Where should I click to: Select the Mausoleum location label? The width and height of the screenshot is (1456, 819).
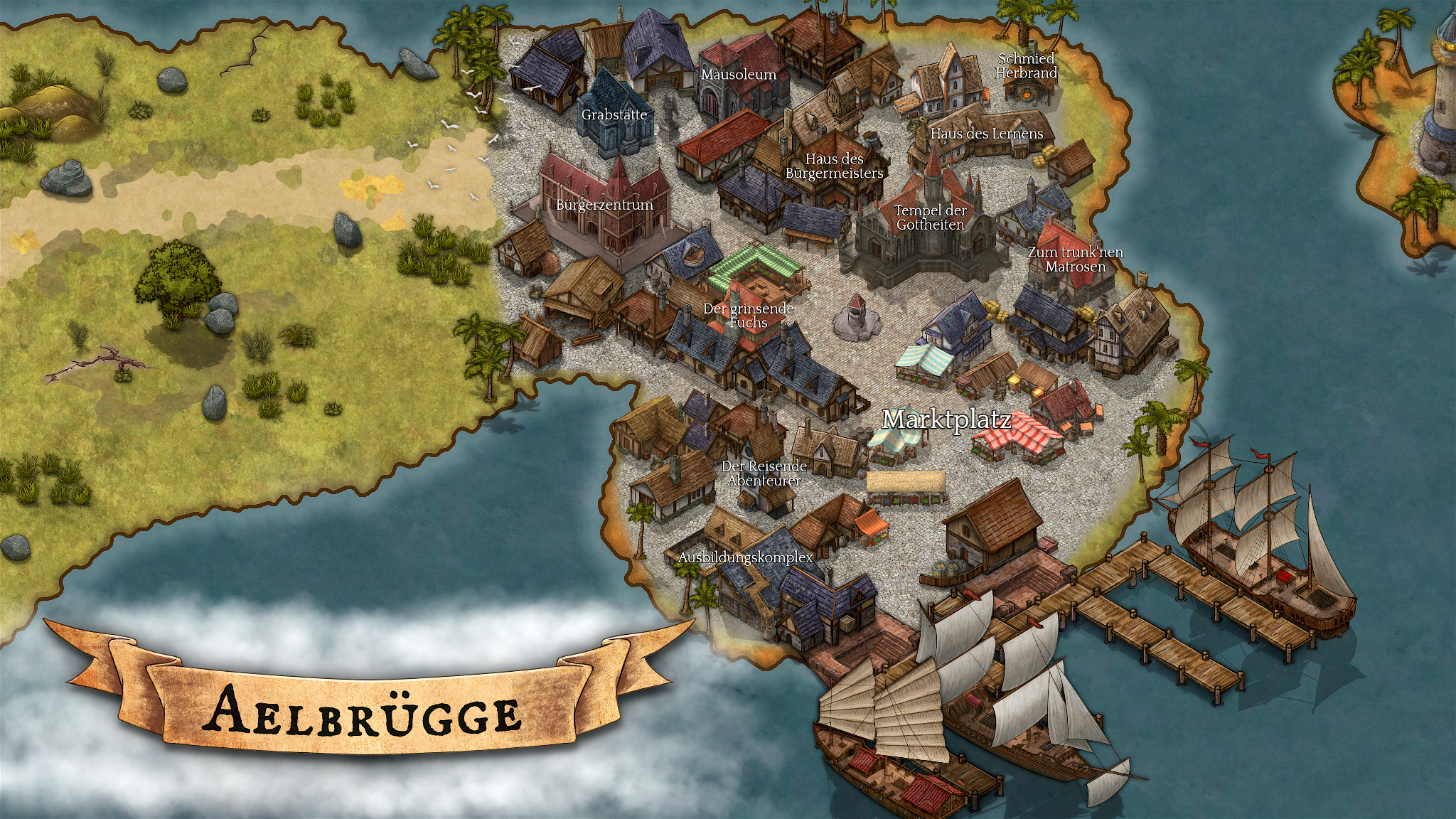739,75
